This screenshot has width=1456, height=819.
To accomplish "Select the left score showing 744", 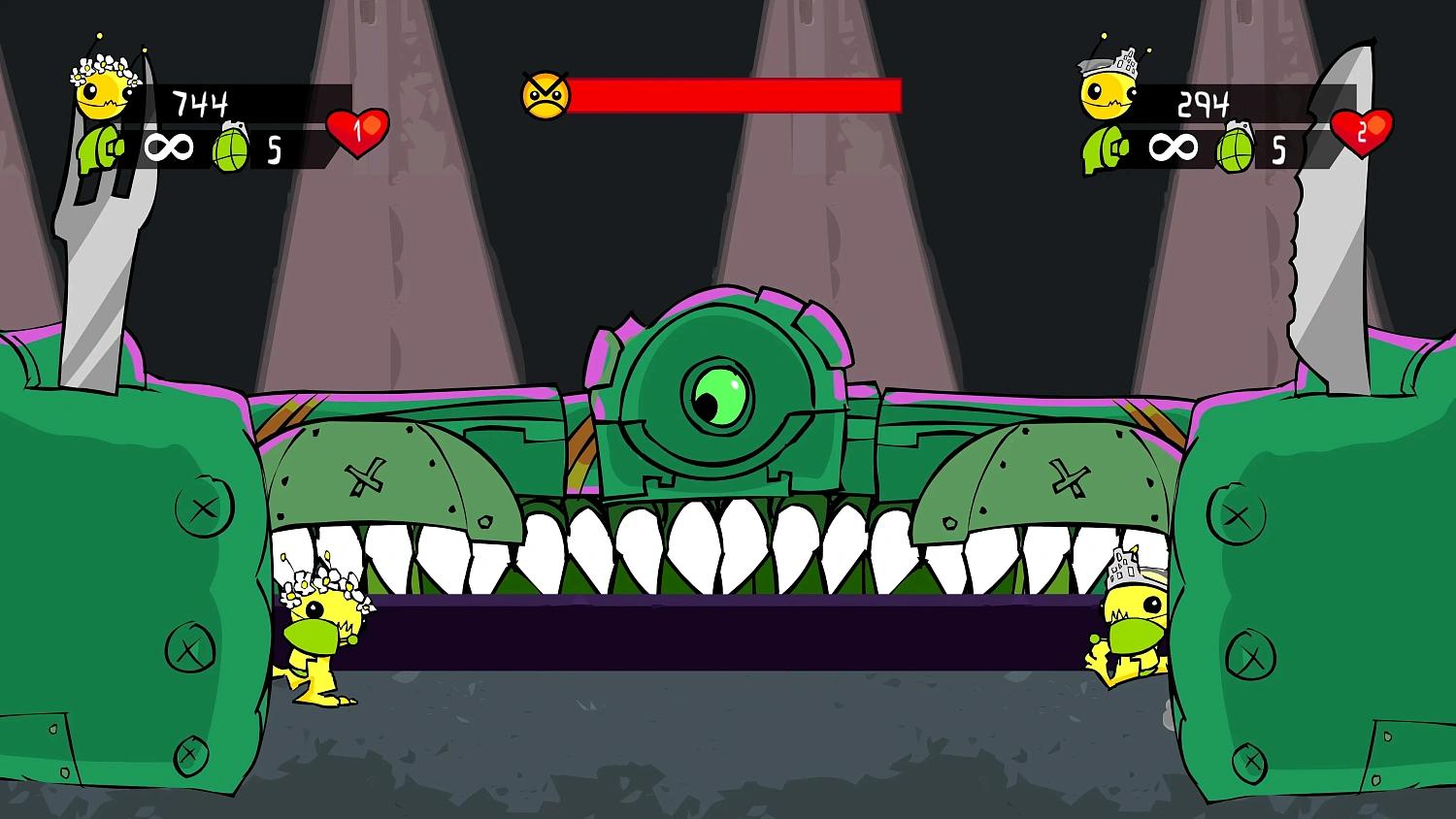I will [199, 102].
